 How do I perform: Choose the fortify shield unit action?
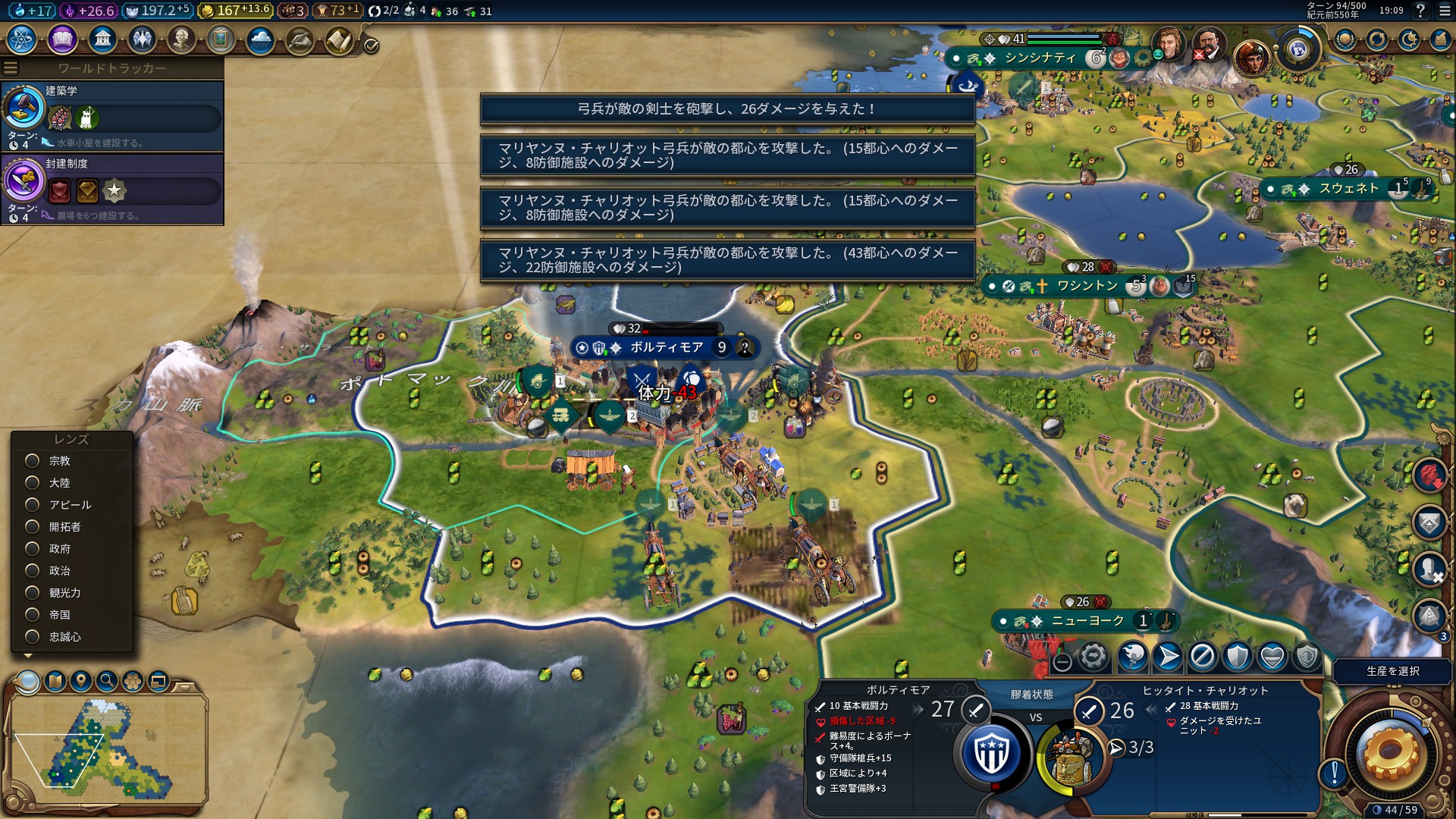point(1237,657)
